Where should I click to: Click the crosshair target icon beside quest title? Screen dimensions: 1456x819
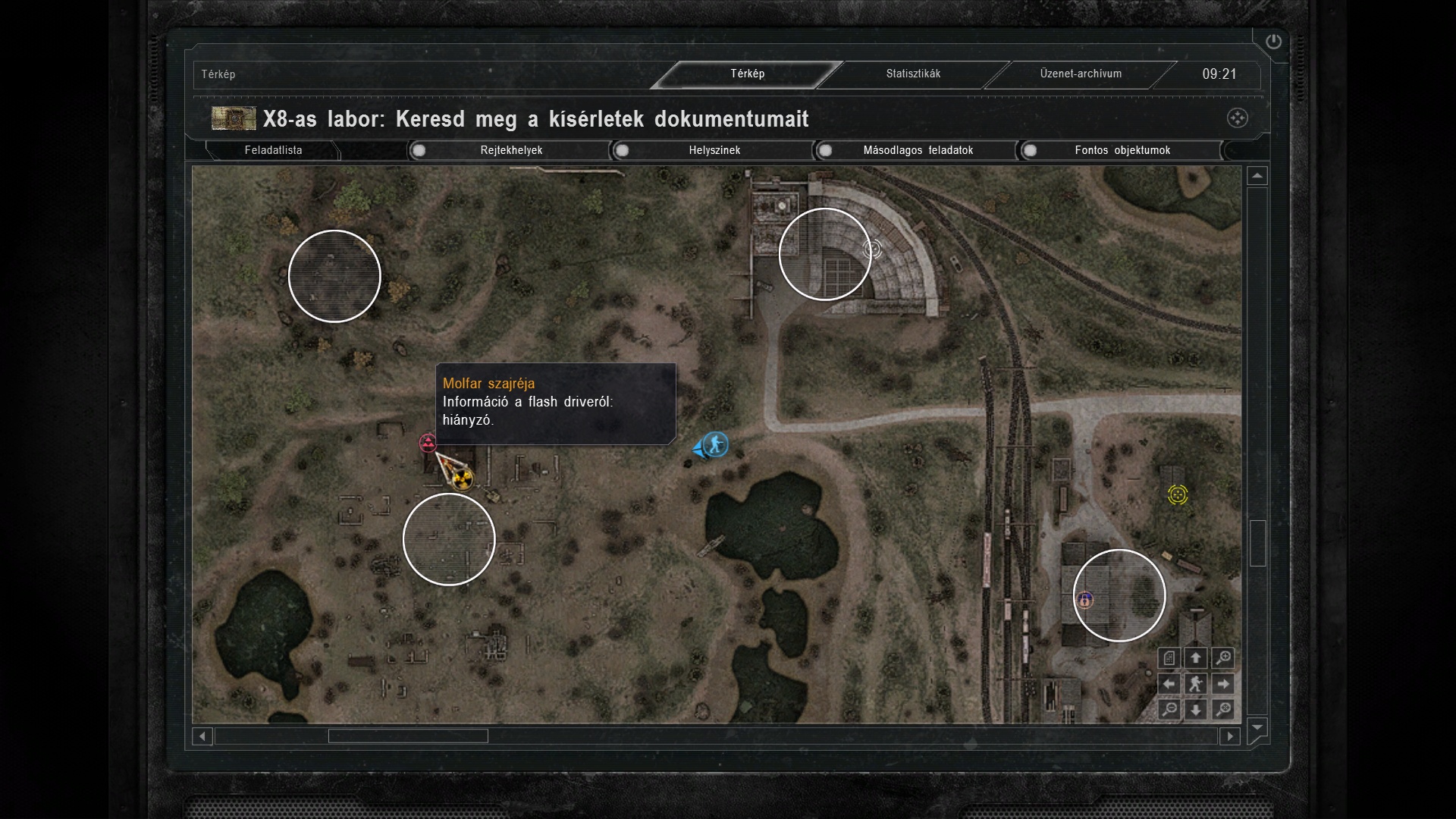click(x=1237, y=118)
